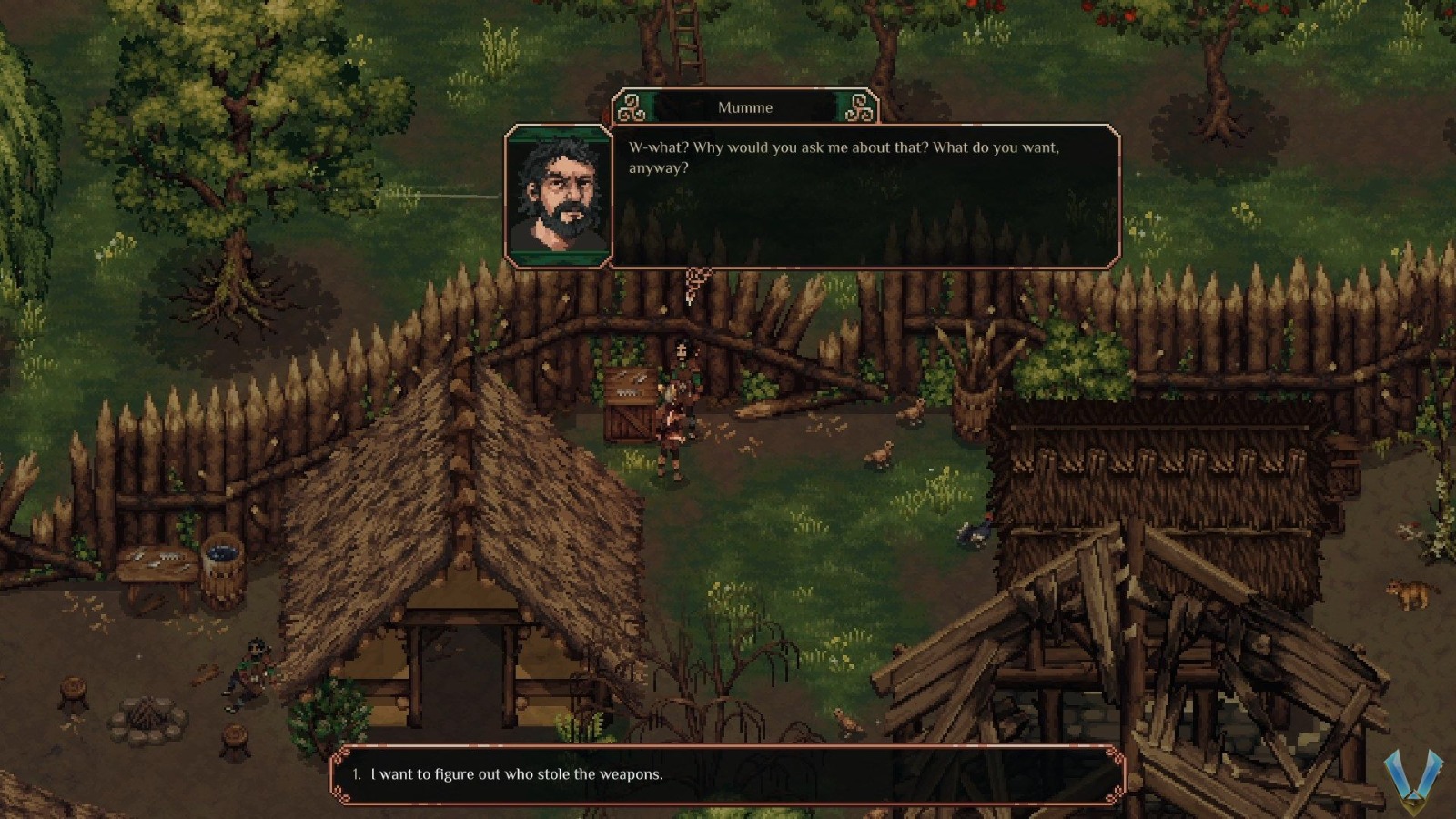Click Mumme's character portrait
The image size is (1456, 819).
coord(558,196)
